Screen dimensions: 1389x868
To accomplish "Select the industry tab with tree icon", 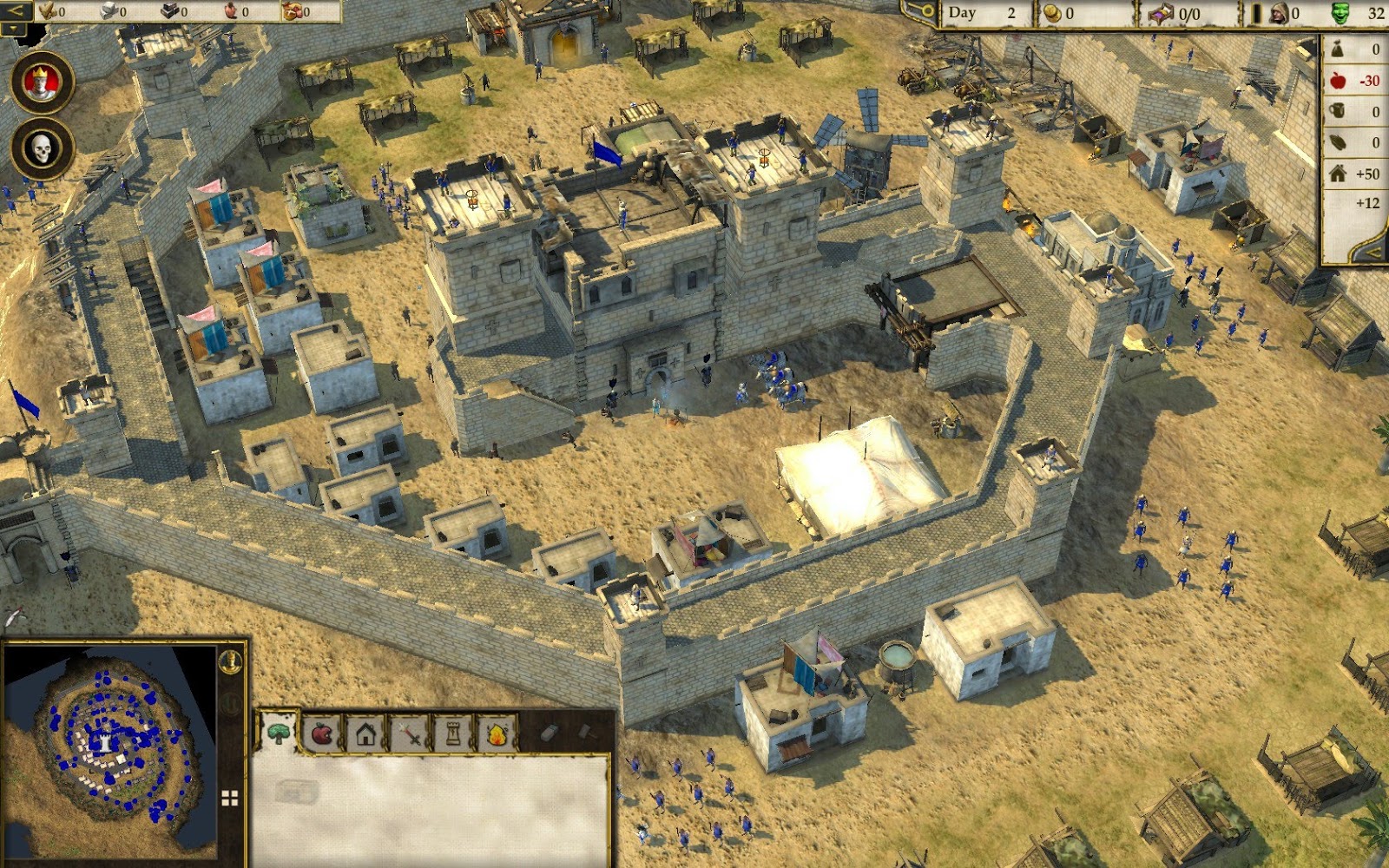I will (278, 732).
